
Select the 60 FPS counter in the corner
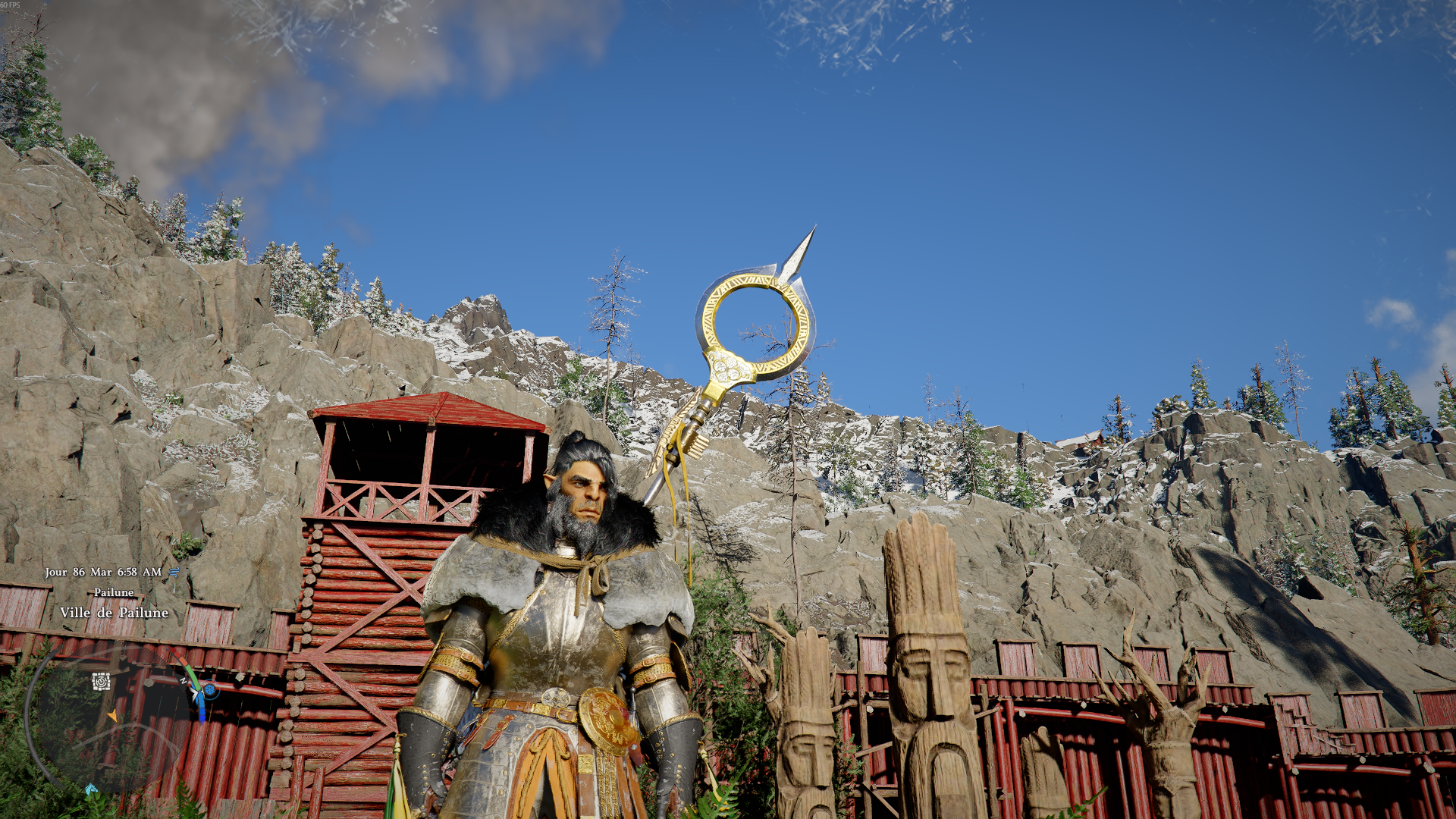11,6
